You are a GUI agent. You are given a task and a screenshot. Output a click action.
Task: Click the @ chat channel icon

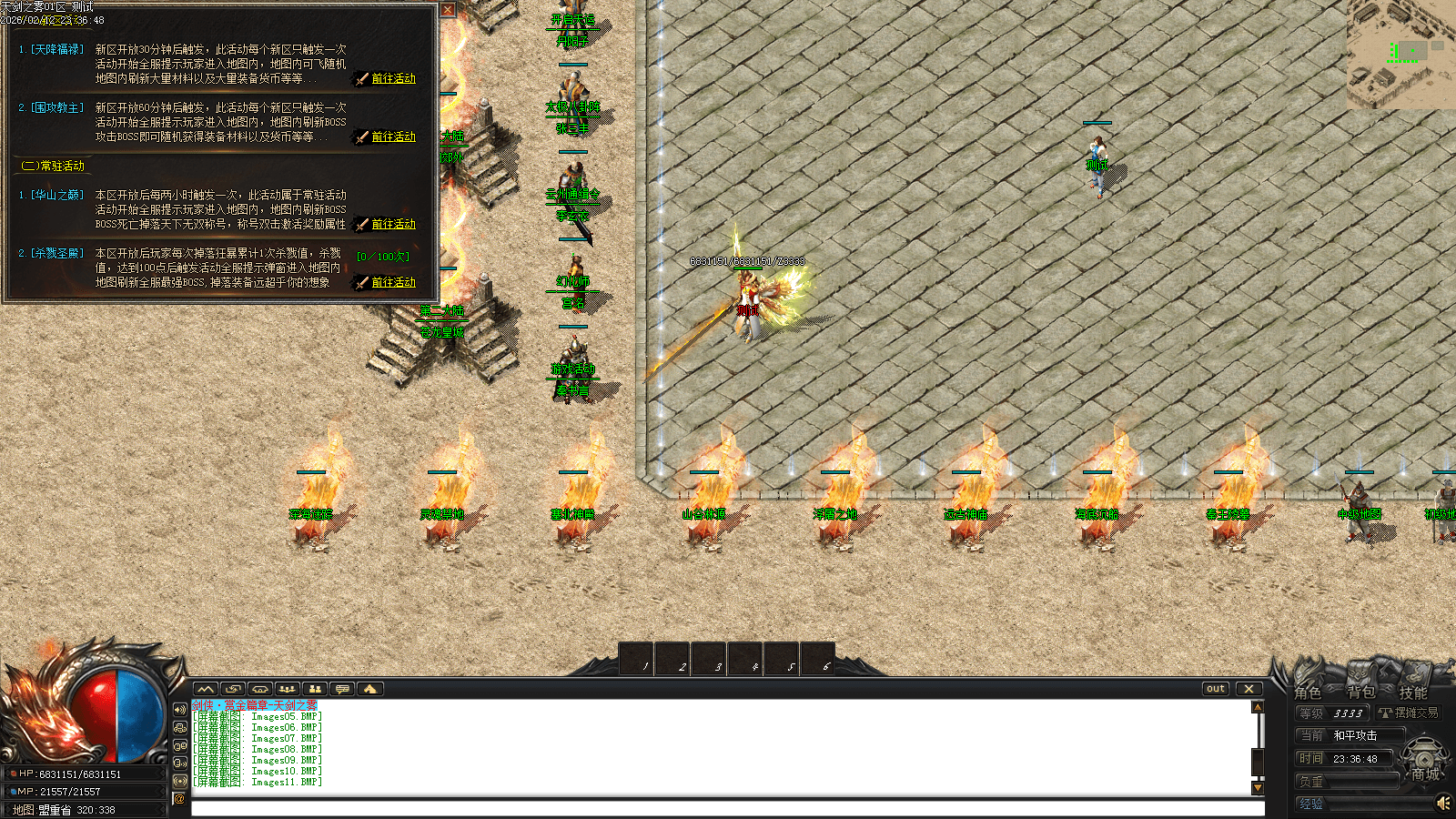[x=179, y=799]
